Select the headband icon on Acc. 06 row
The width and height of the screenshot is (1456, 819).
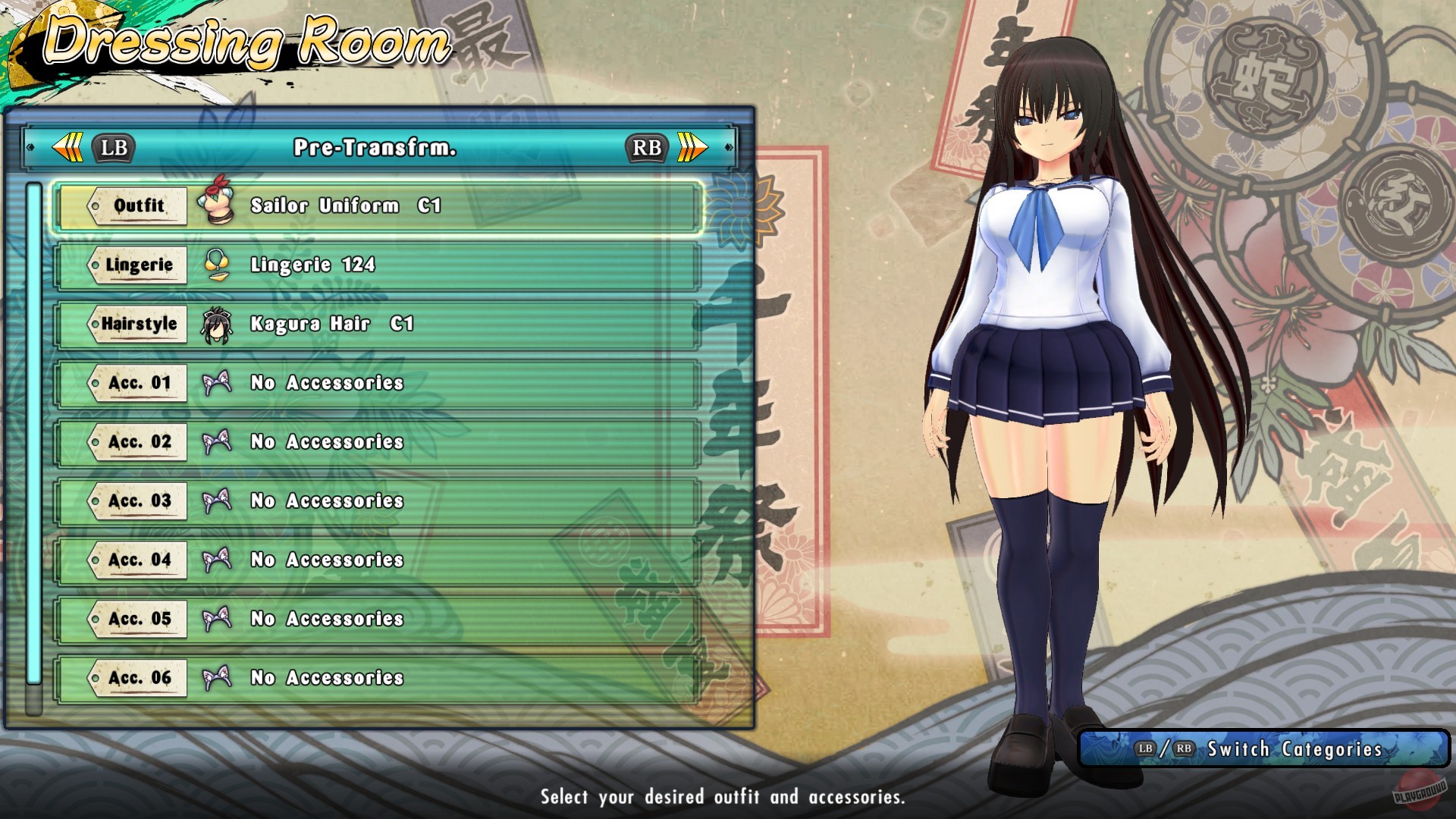[x=218, y=678]
